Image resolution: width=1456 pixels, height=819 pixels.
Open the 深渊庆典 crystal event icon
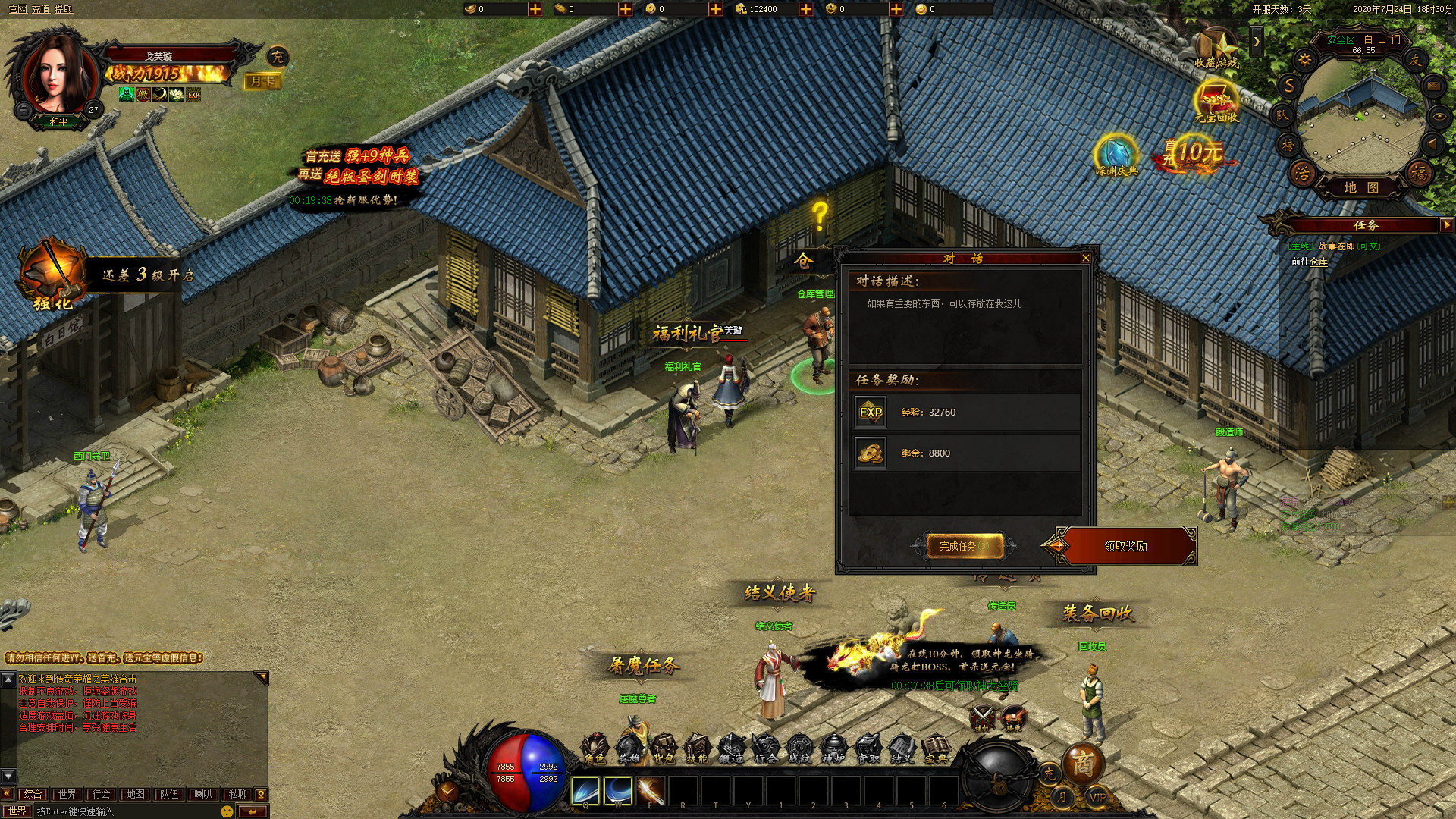(1116, 155)
